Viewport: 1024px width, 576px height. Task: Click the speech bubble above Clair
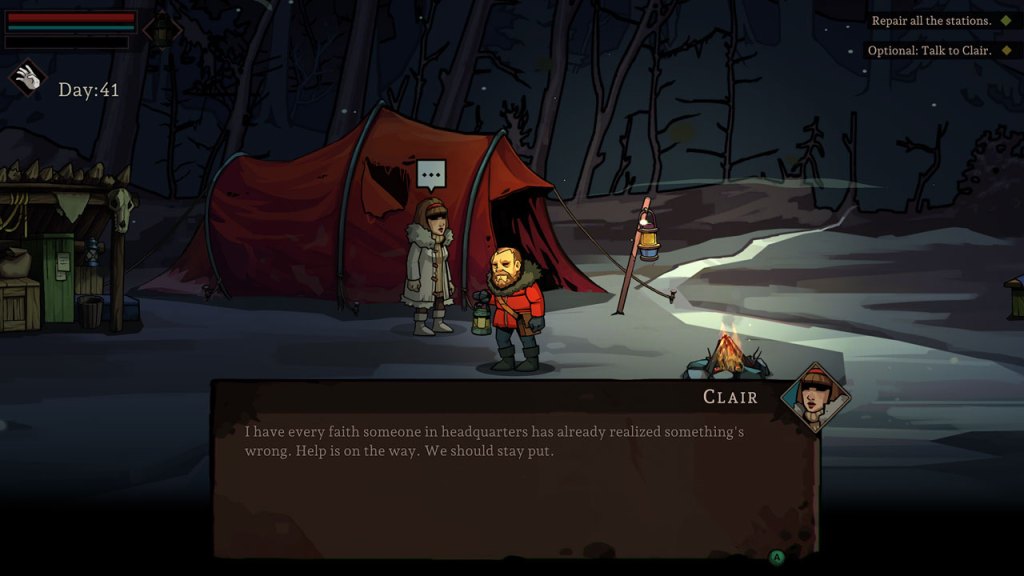pyautogui.click(x=431, y=175)
